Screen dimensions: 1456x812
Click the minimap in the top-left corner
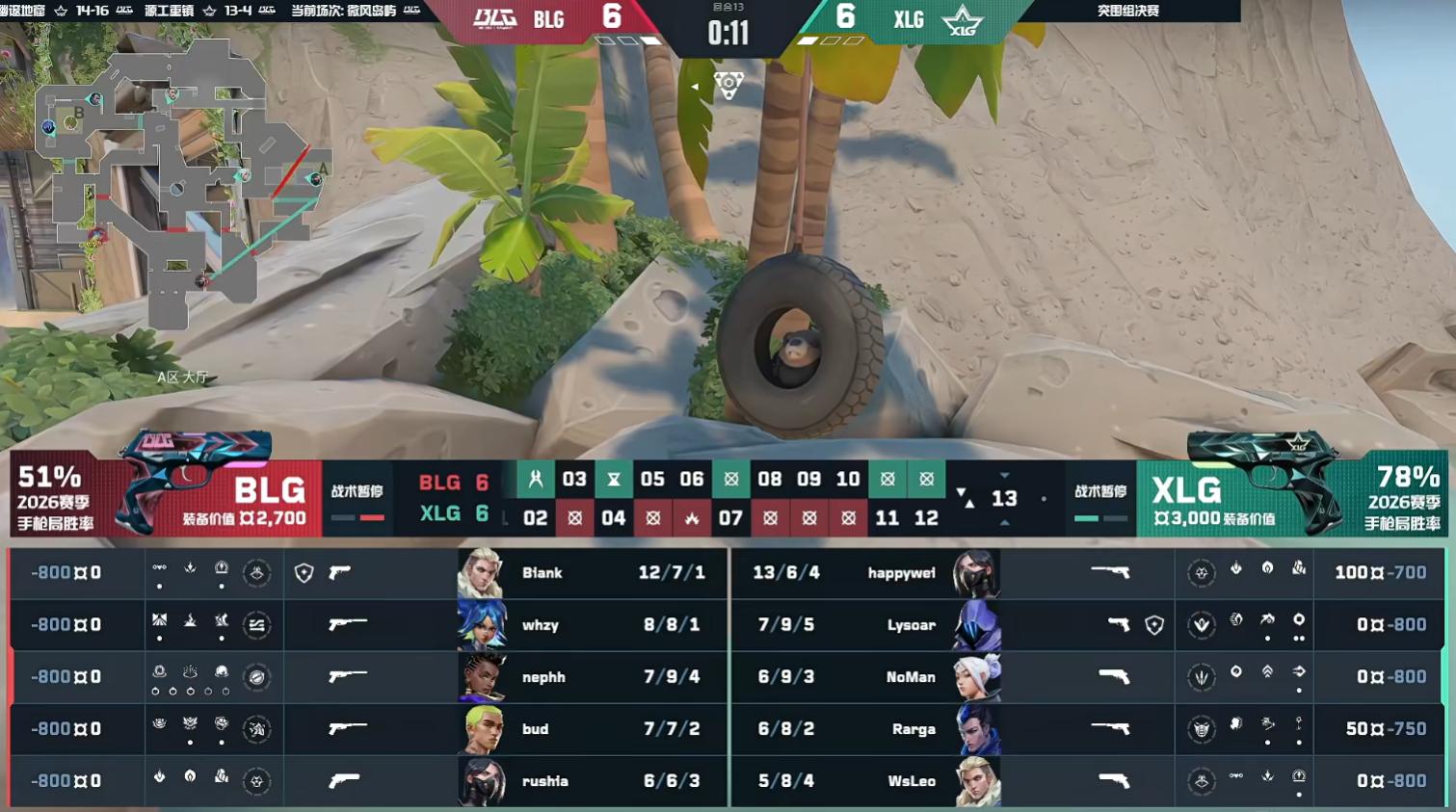tap(178, 178)
